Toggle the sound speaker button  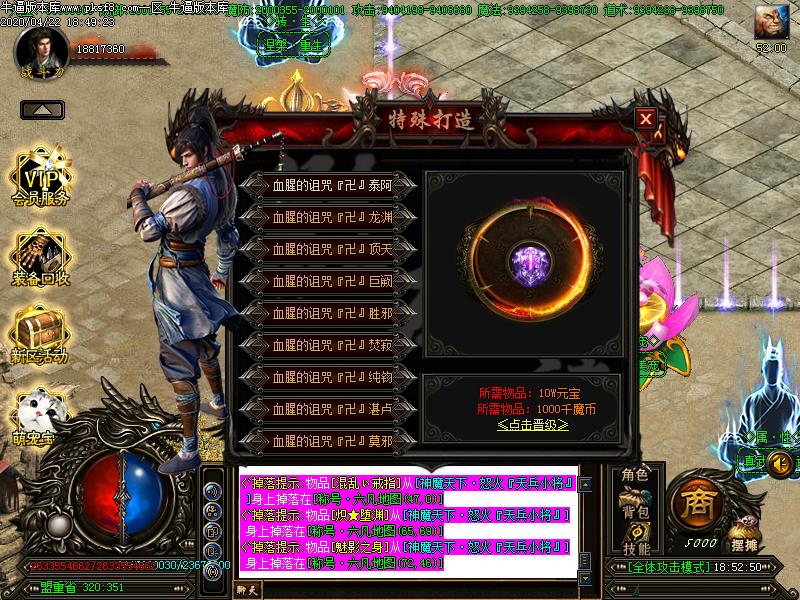tap(780, 463)
